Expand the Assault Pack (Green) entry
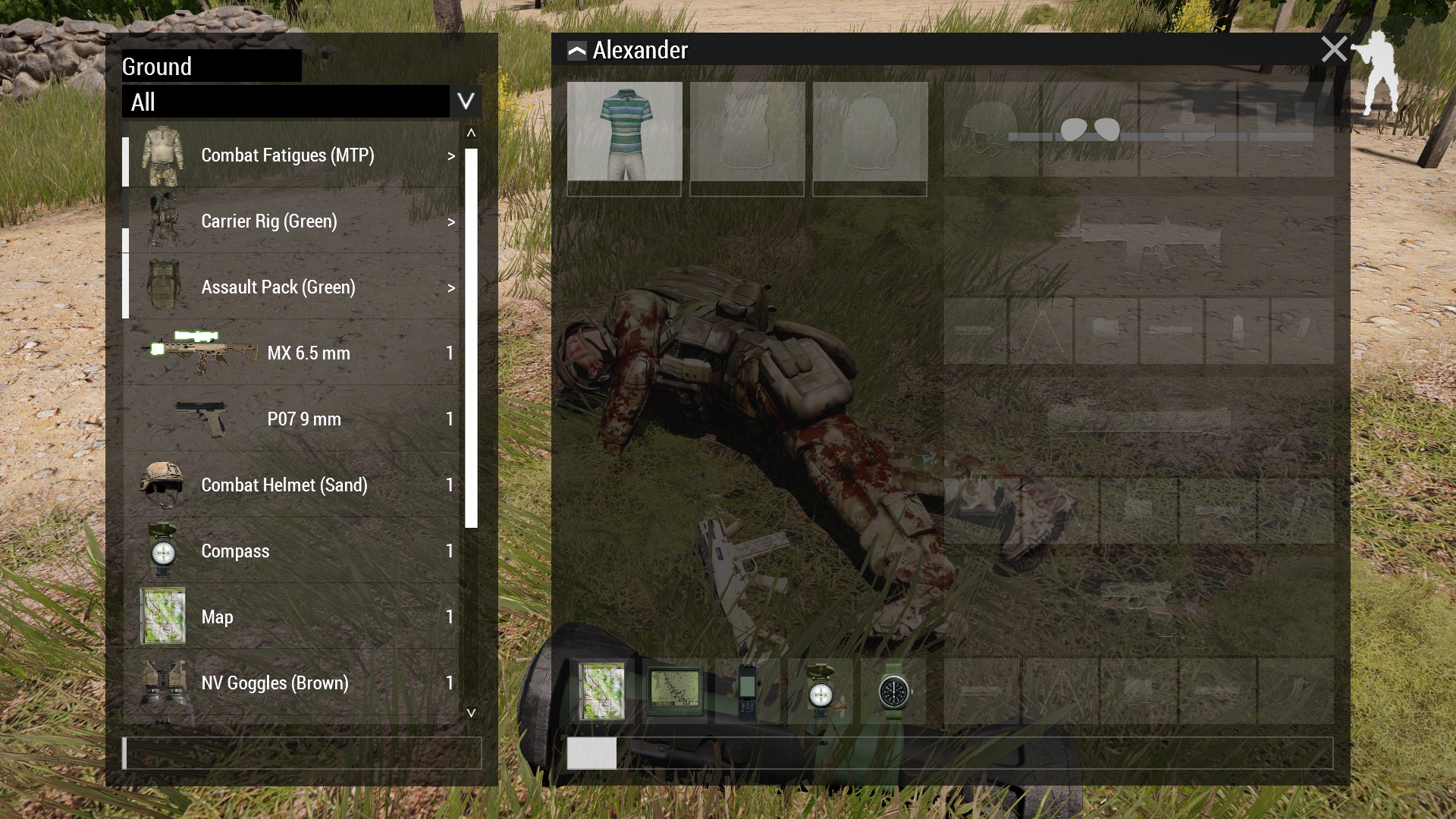The height and width of the screenshot is (819, 1456). pos(451,288)
